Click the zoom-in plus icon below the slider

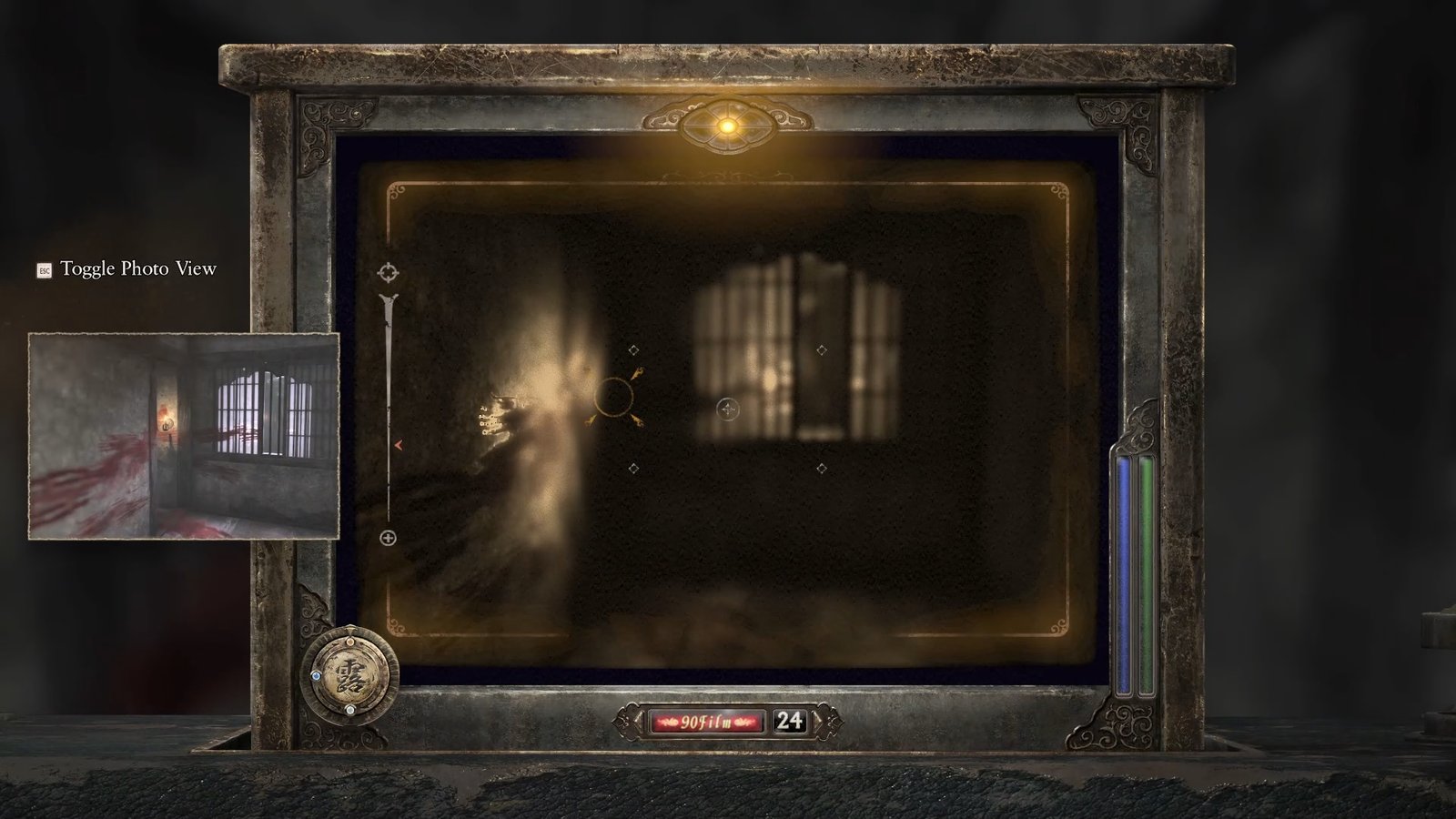point(389,537)
